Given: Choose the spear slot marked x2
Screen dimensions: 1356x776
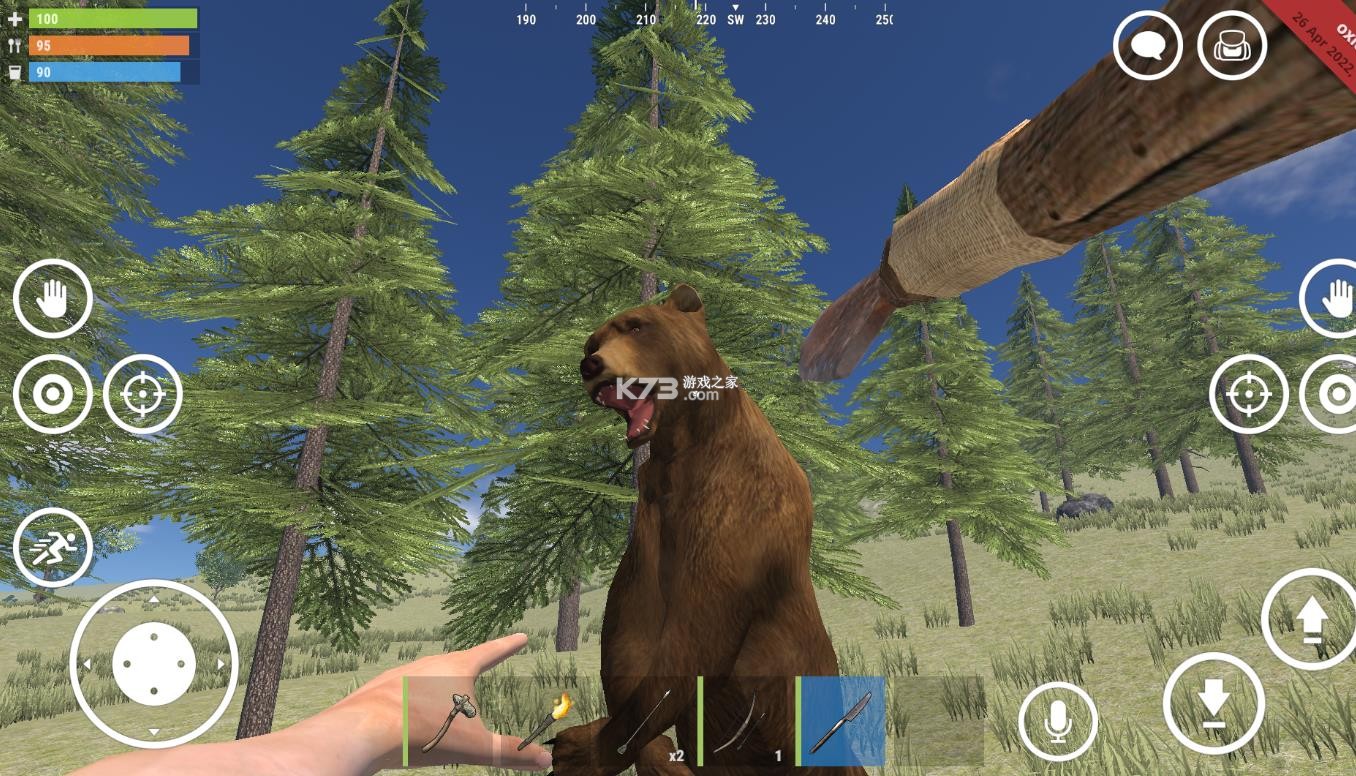Looking at the screenshot, I should pos(645,721).
